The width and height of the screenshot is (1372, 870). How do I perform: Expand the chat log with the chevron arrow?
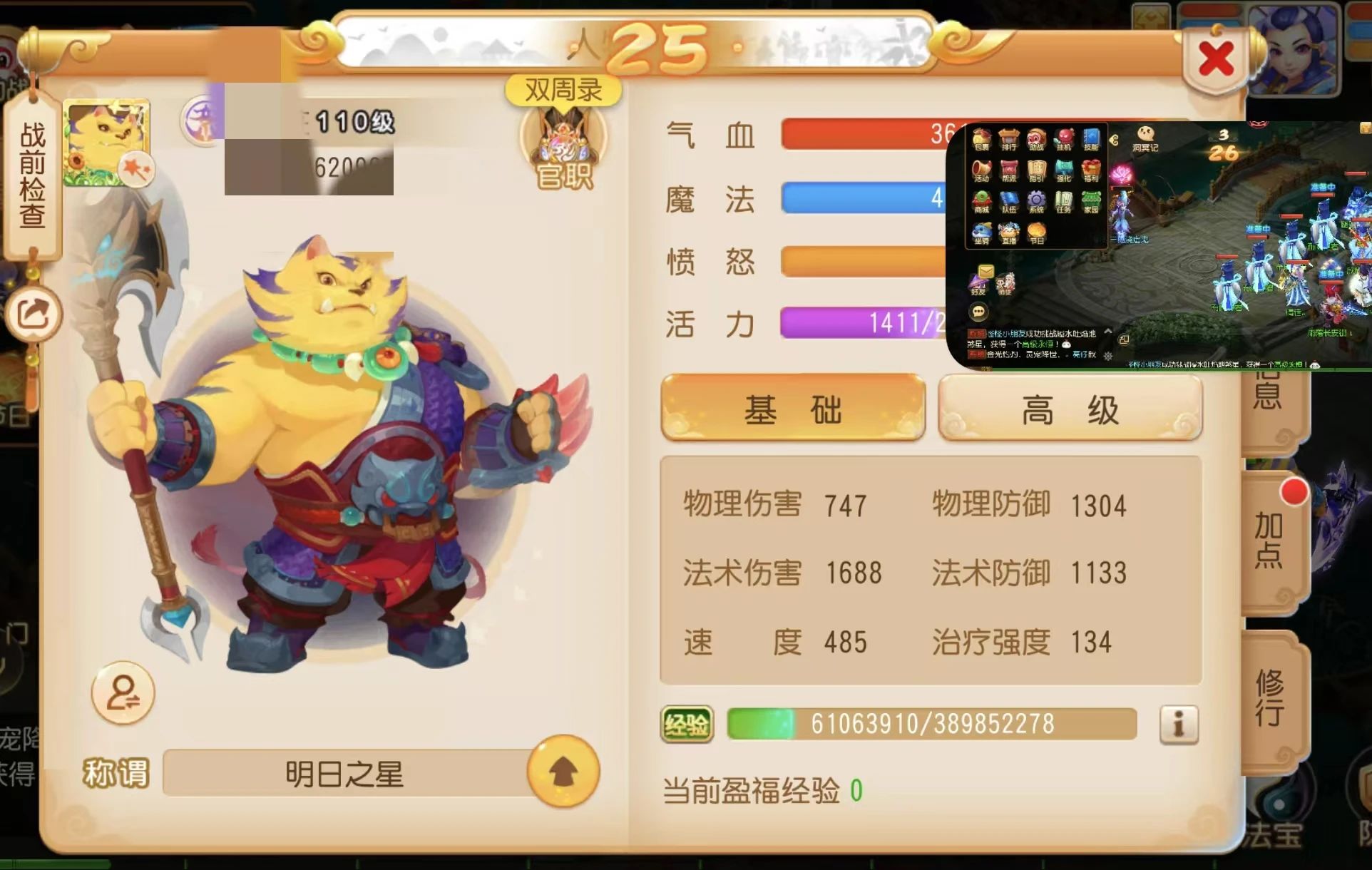[1107, 331]
